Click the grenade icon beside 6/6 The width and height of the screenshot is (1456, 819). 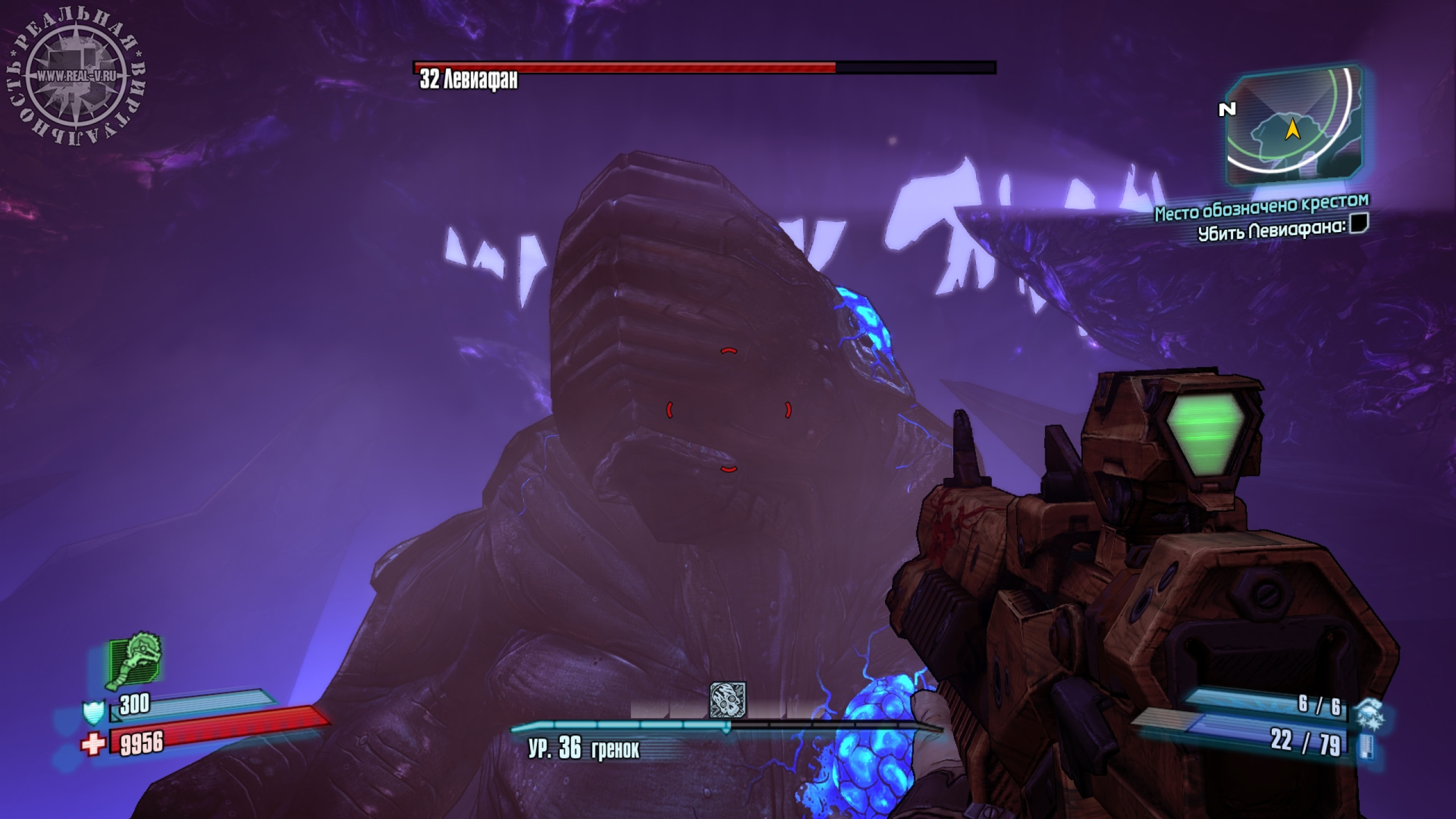pos(1370,714)
